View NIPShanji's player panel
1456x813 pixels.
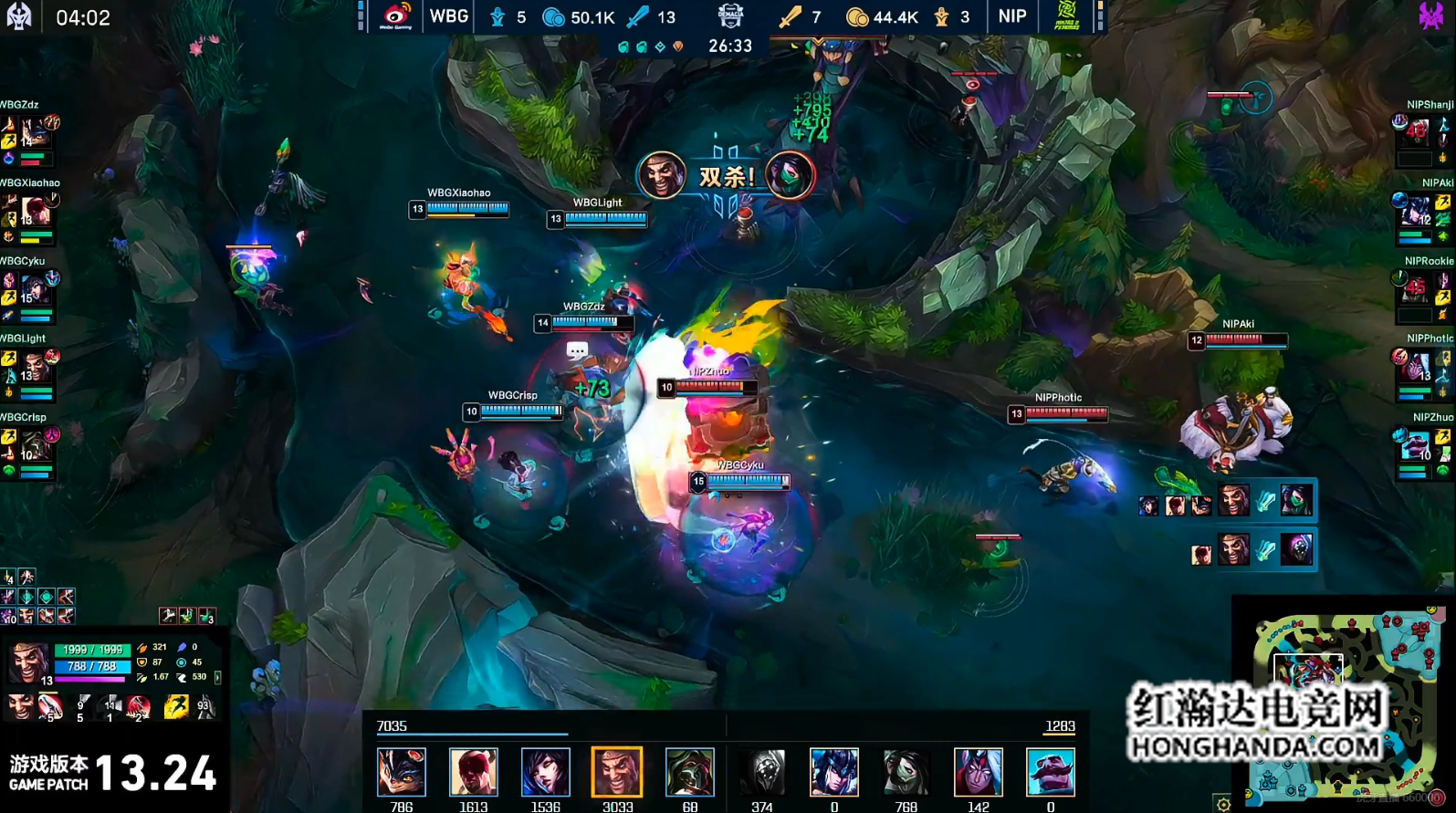click(1422, 133)
